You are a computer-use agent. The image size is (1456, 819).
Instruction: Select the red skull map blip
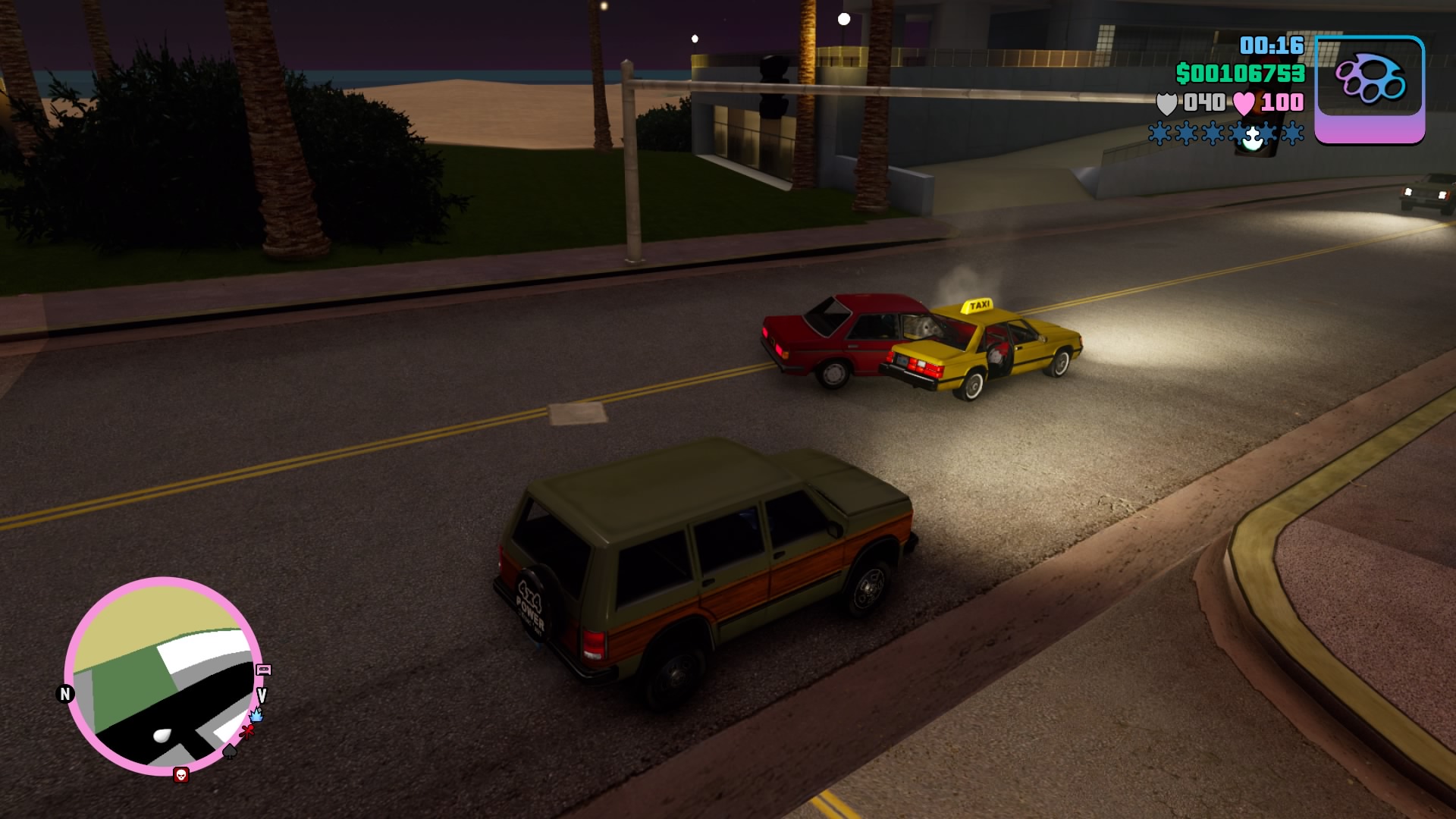coord(180,774)
